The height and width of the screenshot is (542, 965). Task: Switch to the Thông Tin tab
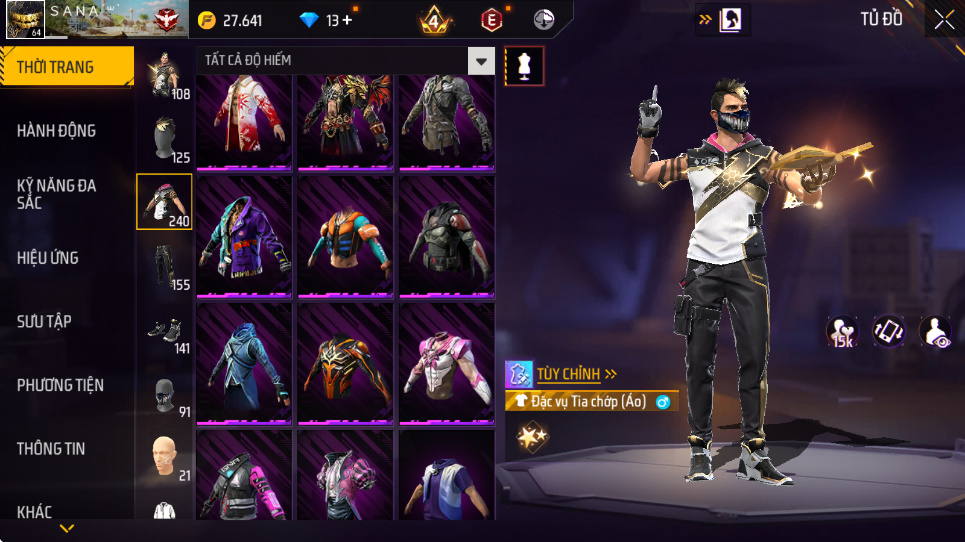pos(50,449)
